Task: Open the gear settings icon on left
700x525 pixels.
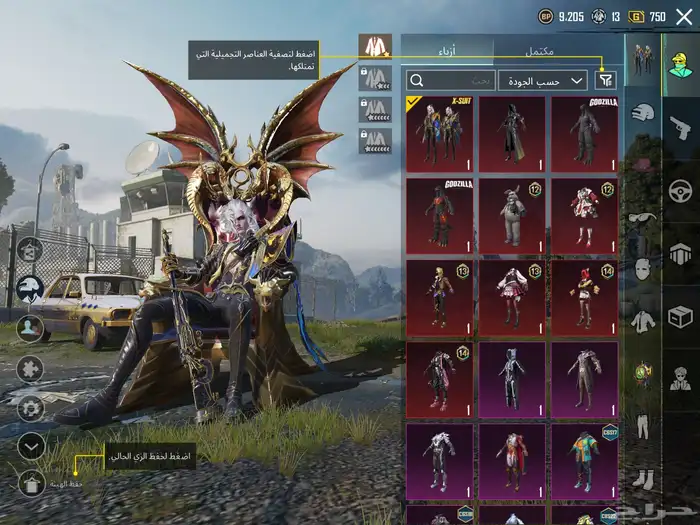Action: tap(31, 408)
